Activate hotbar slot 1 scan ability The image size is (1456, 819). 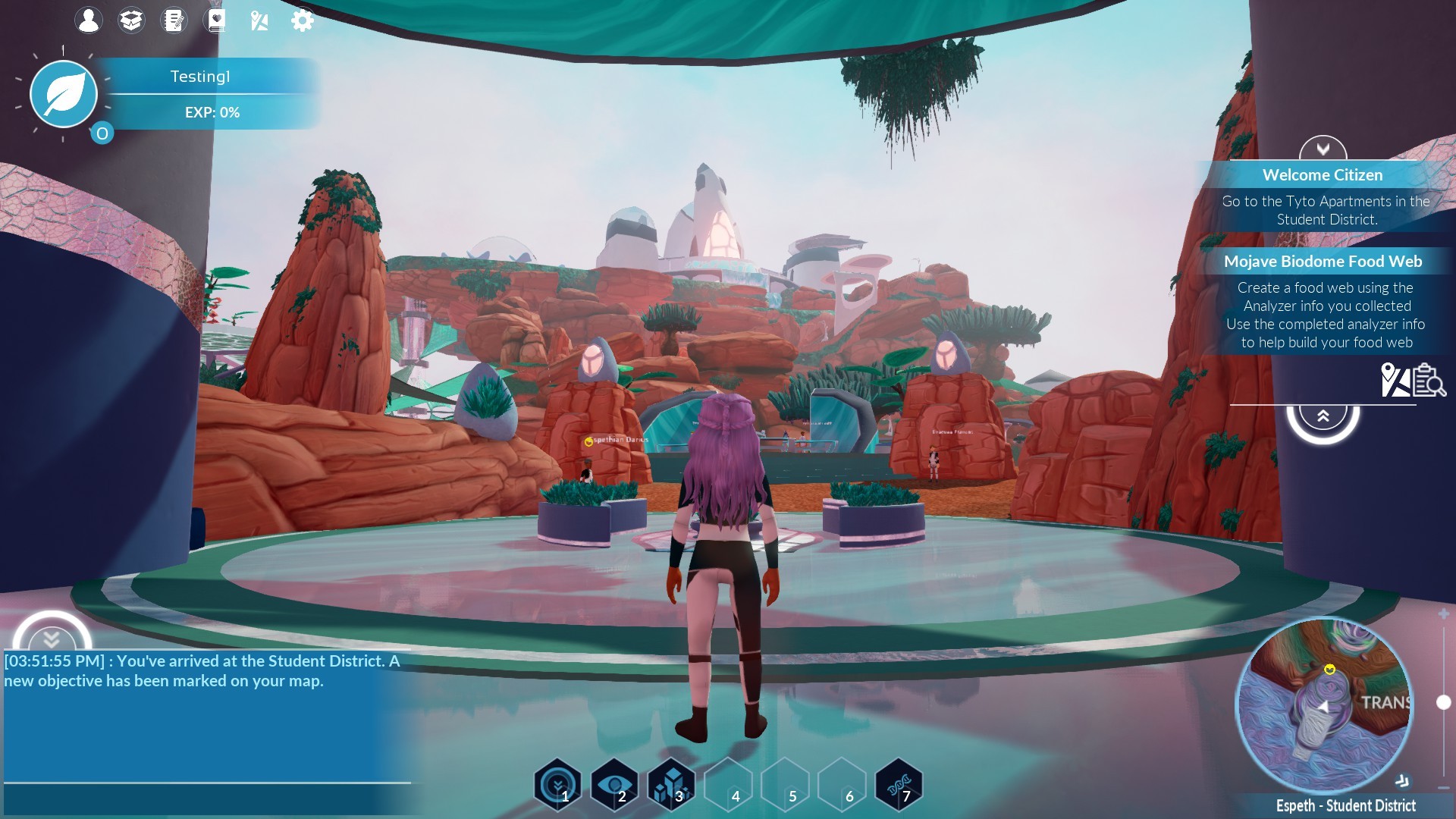[x=558, y=785]
